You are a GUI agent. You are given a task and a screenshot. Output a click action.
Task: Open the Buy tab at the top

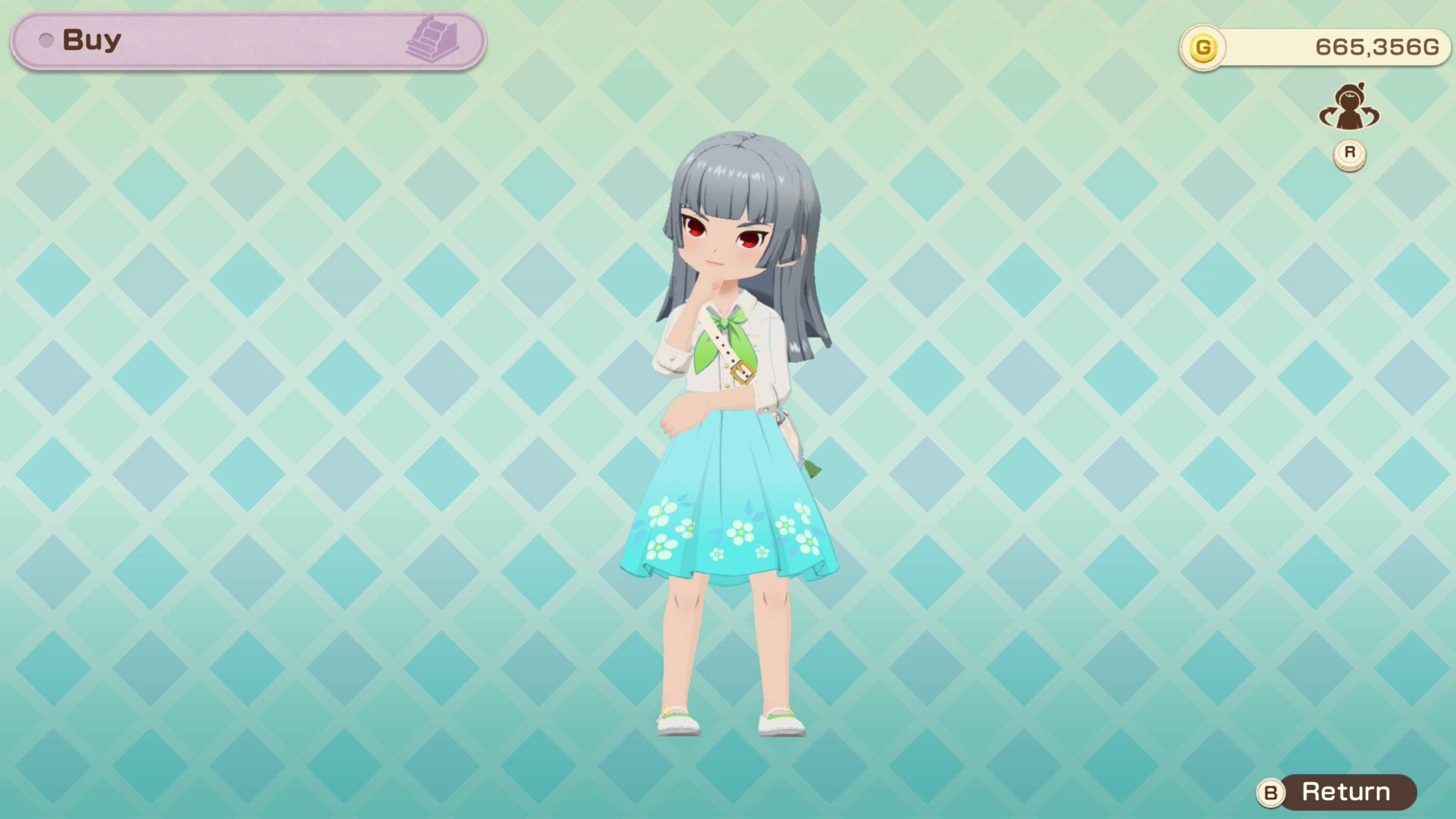point(91,39)
